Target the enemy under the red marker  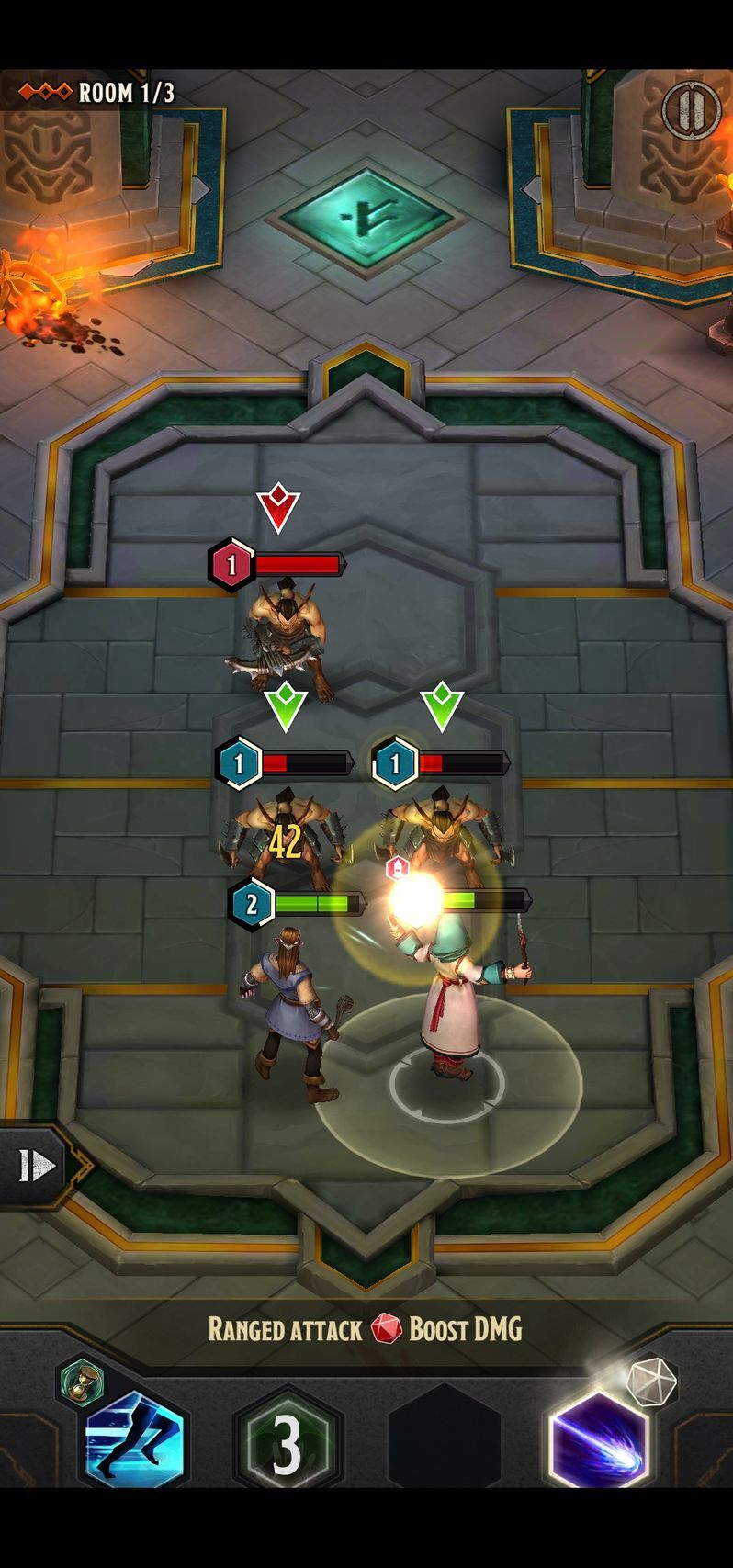pos(283,636)
